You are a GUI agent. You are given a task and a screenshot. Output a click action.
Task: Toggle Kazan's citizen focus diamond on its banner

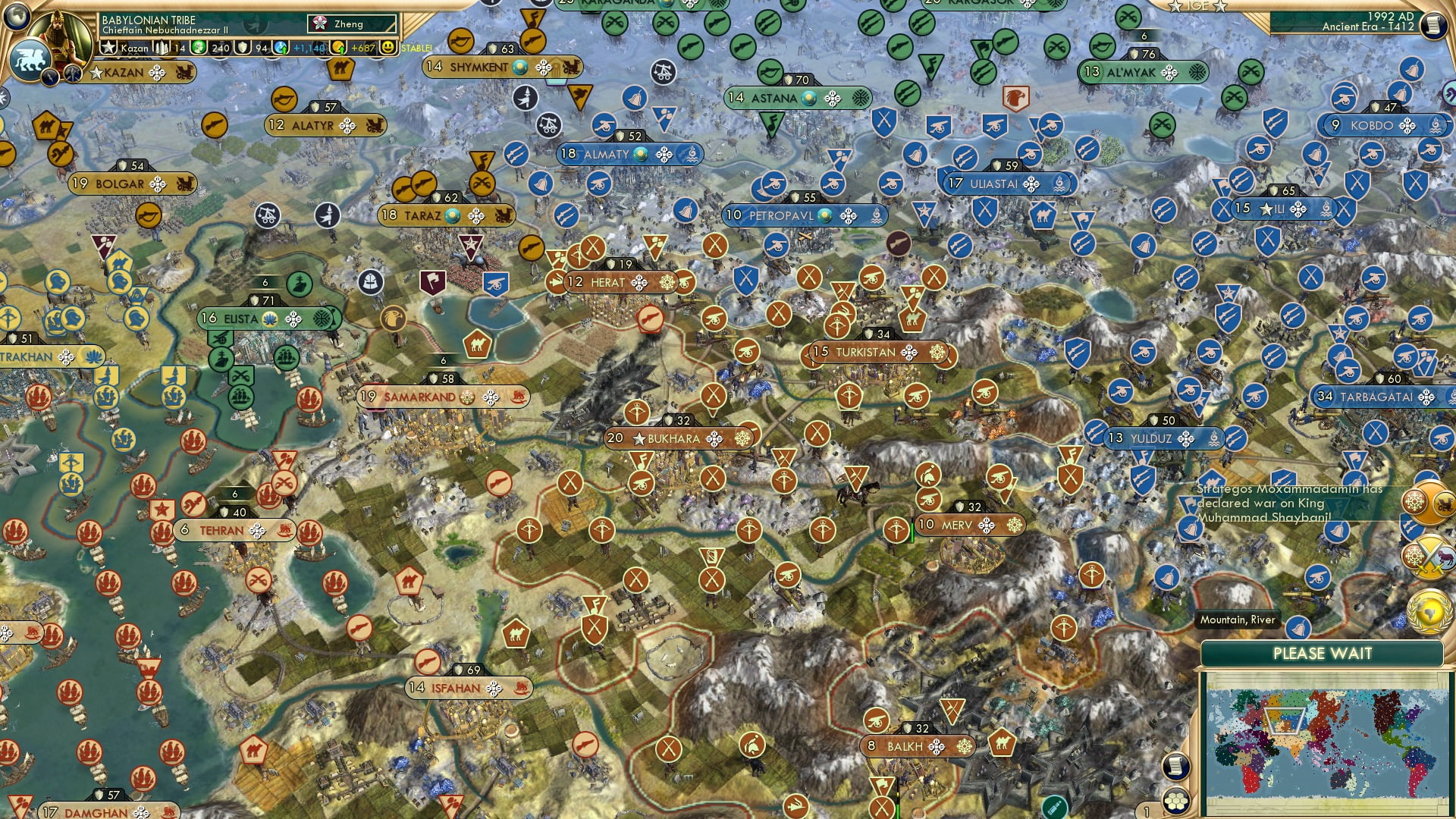[156, 72]
